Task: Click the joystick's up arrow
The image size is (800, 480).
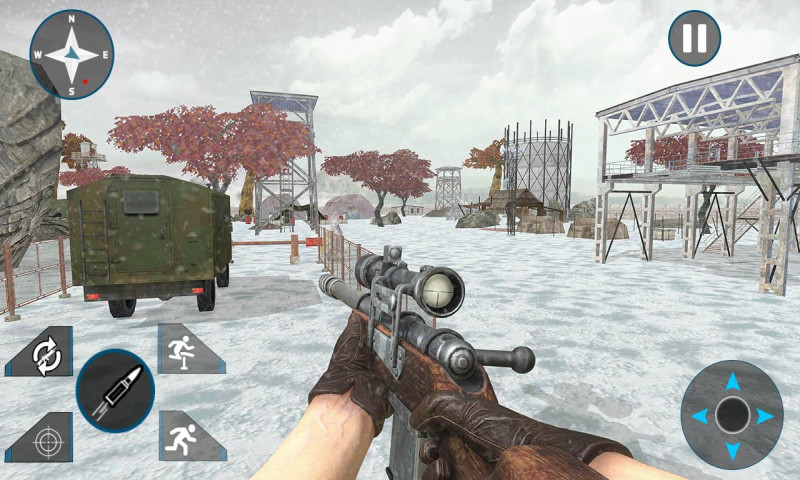Action: coord(733,380)
